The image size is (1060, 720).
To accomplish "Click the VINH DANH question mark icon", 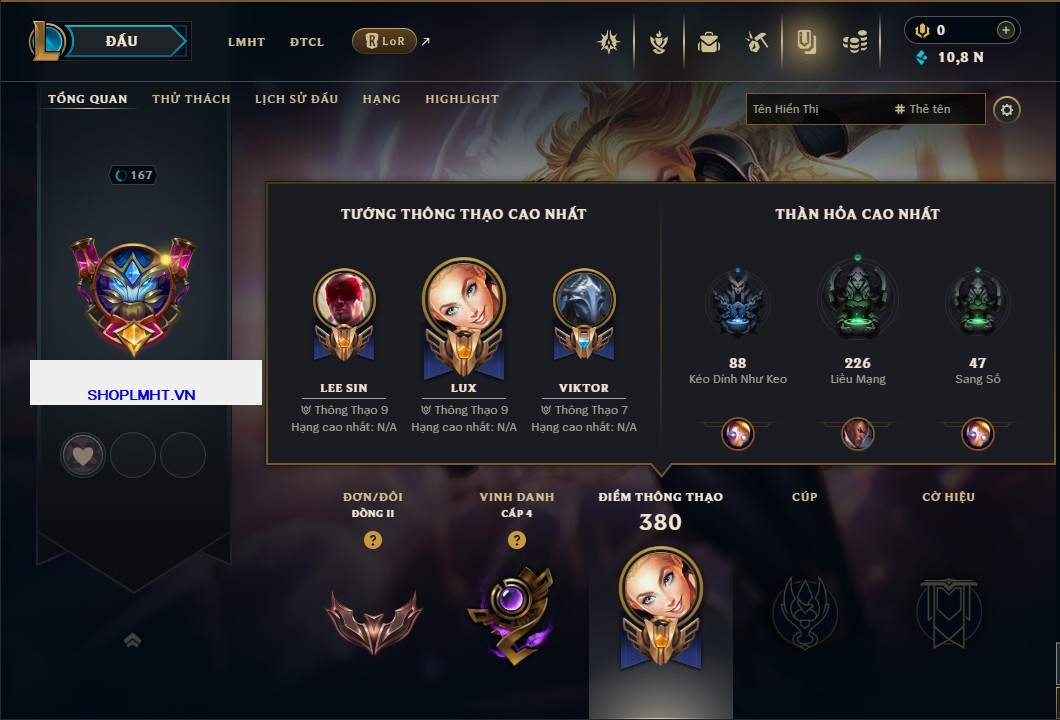I will pos(516,540).
